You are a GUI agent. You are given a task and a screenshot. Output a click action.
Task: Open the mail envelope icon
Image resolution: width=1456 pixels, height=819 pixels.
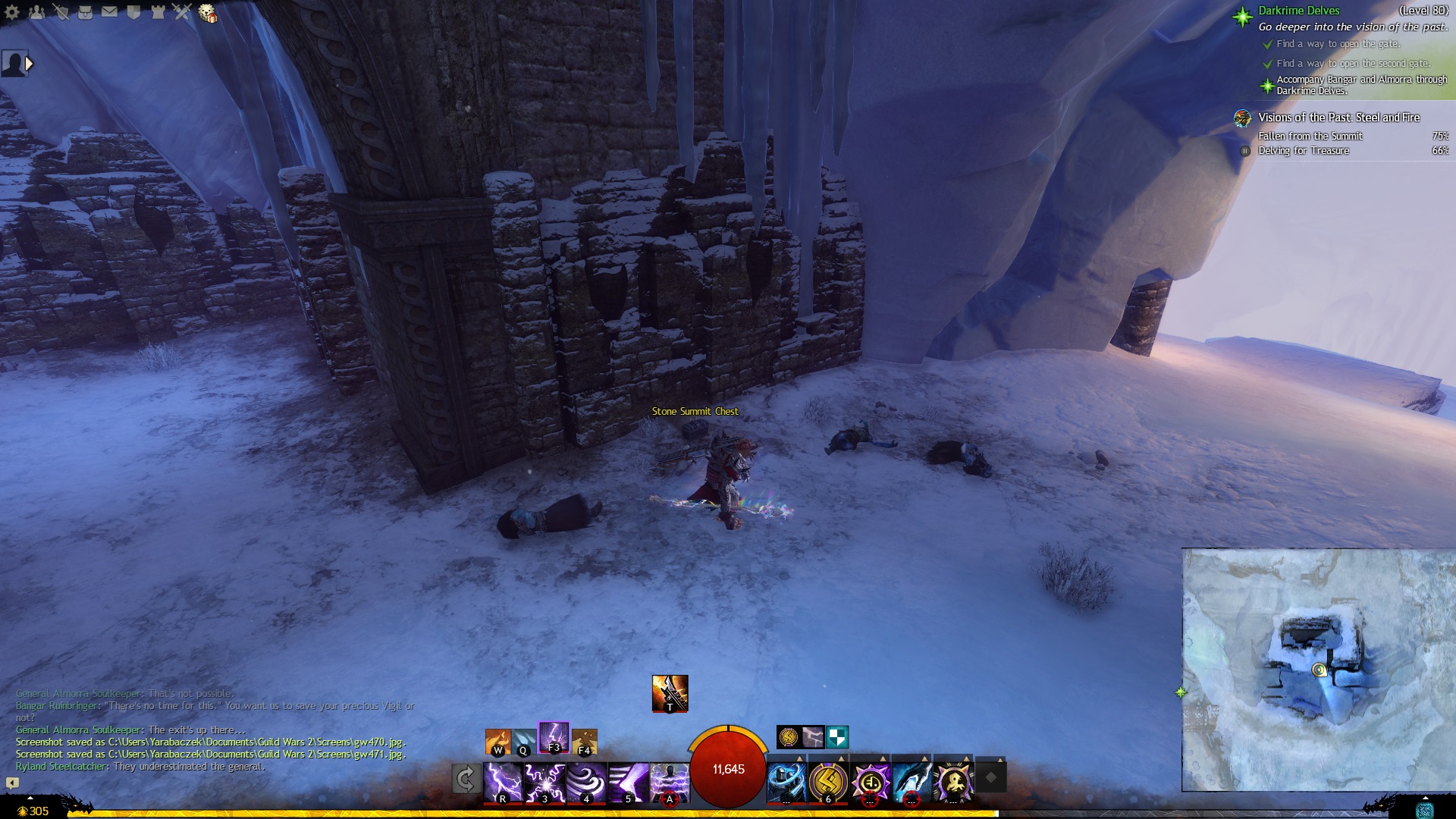click(x=109, y=12)
